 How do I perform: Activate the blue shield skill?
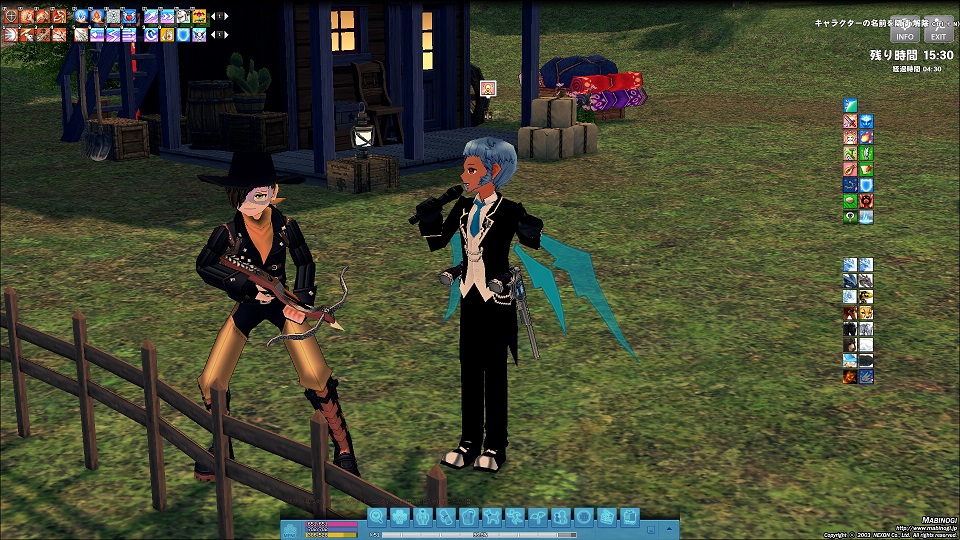coord(184,34)
